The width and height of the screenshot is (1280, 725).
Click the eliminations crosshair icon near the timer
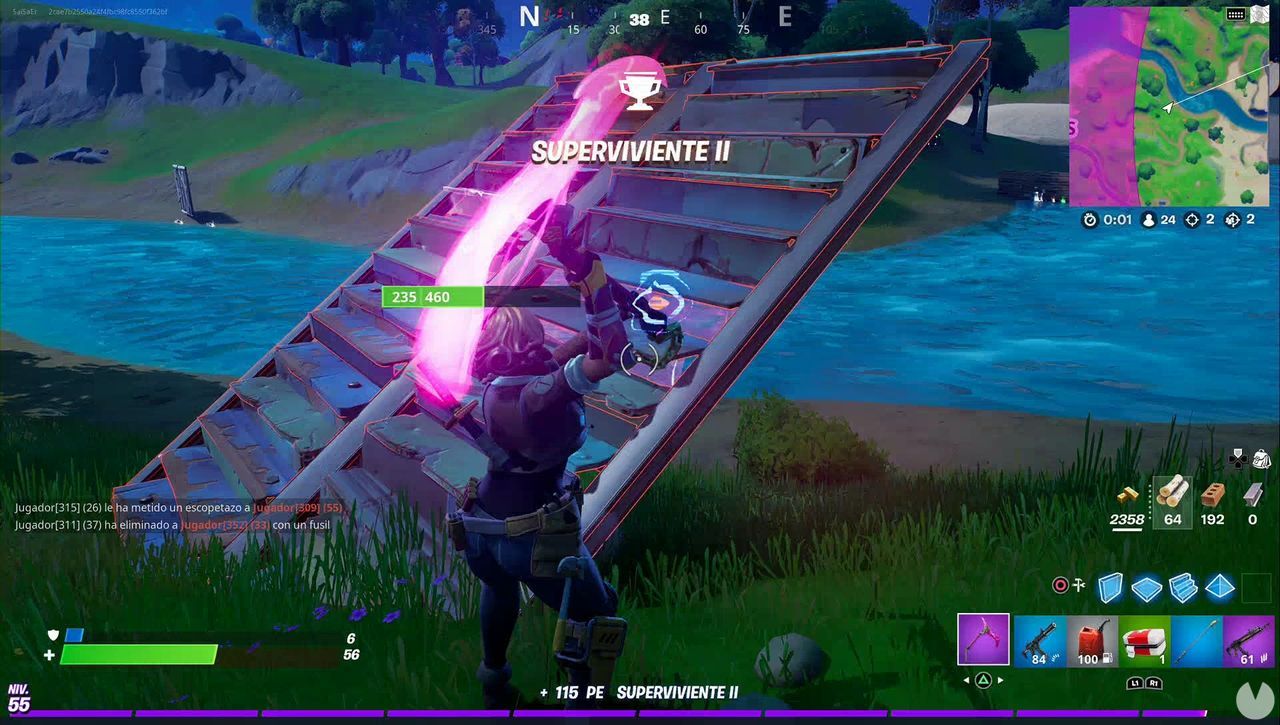tap(1192, 220)
